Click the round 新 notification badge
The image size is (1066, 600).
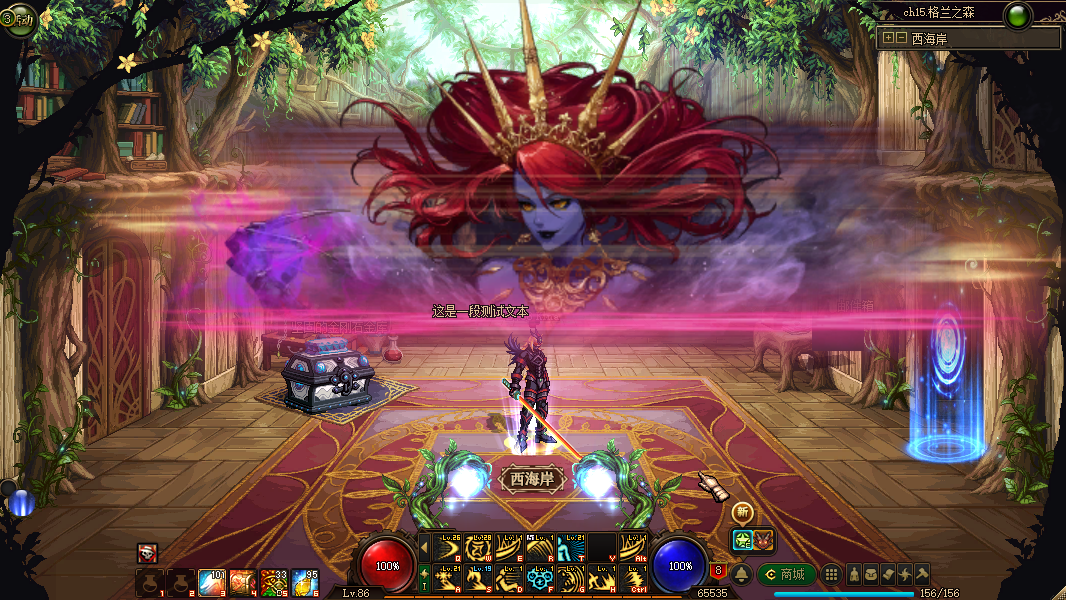pos(742,511)
